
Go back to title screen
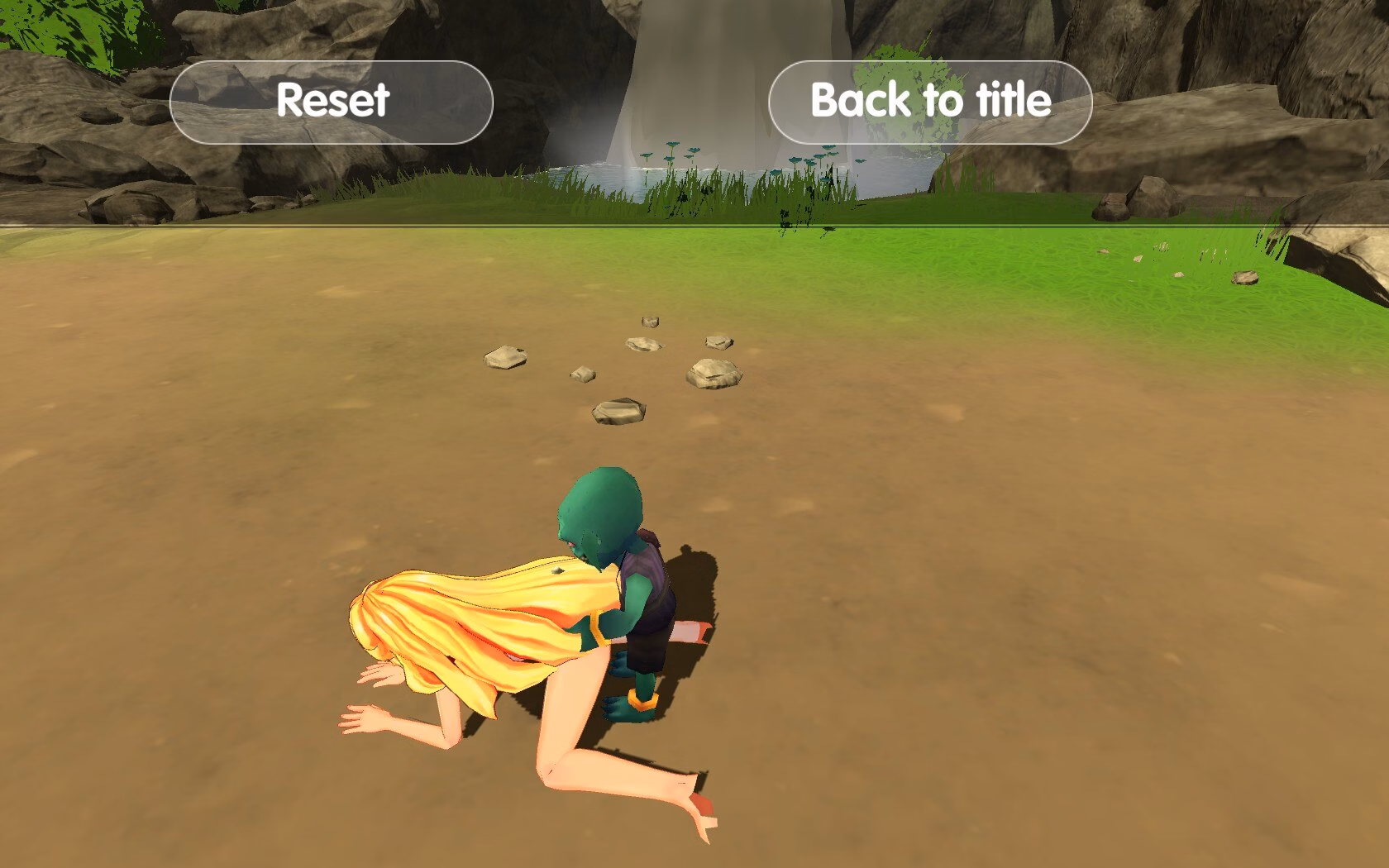pos(930,102)
